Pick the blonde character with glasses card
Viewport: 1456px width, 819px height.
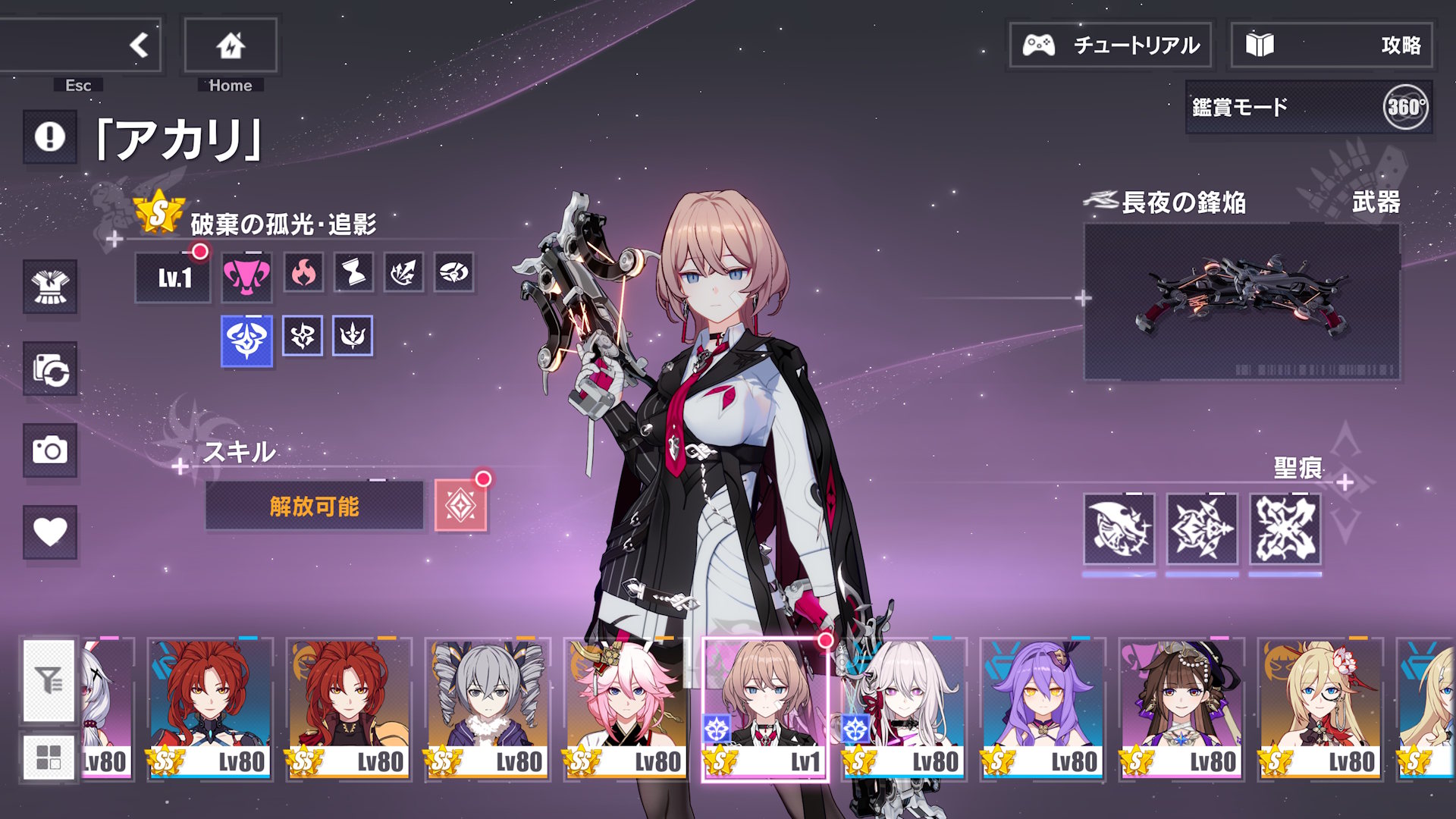(1319, 708)
